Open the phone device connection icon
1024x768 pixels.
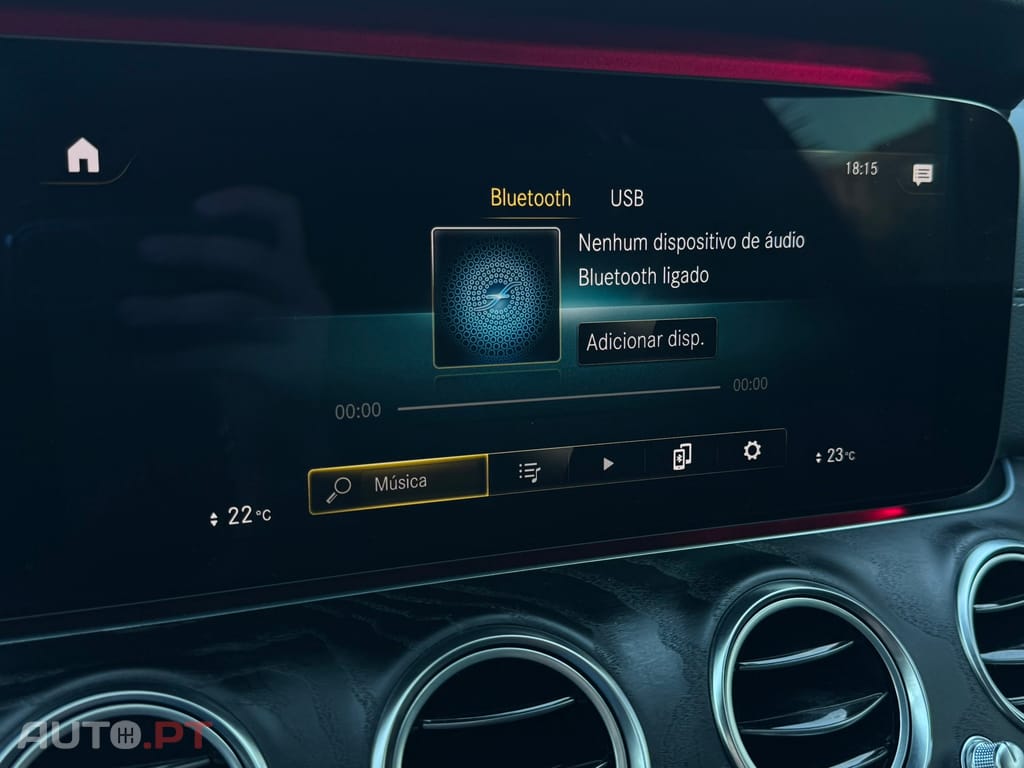coord(682,457)
